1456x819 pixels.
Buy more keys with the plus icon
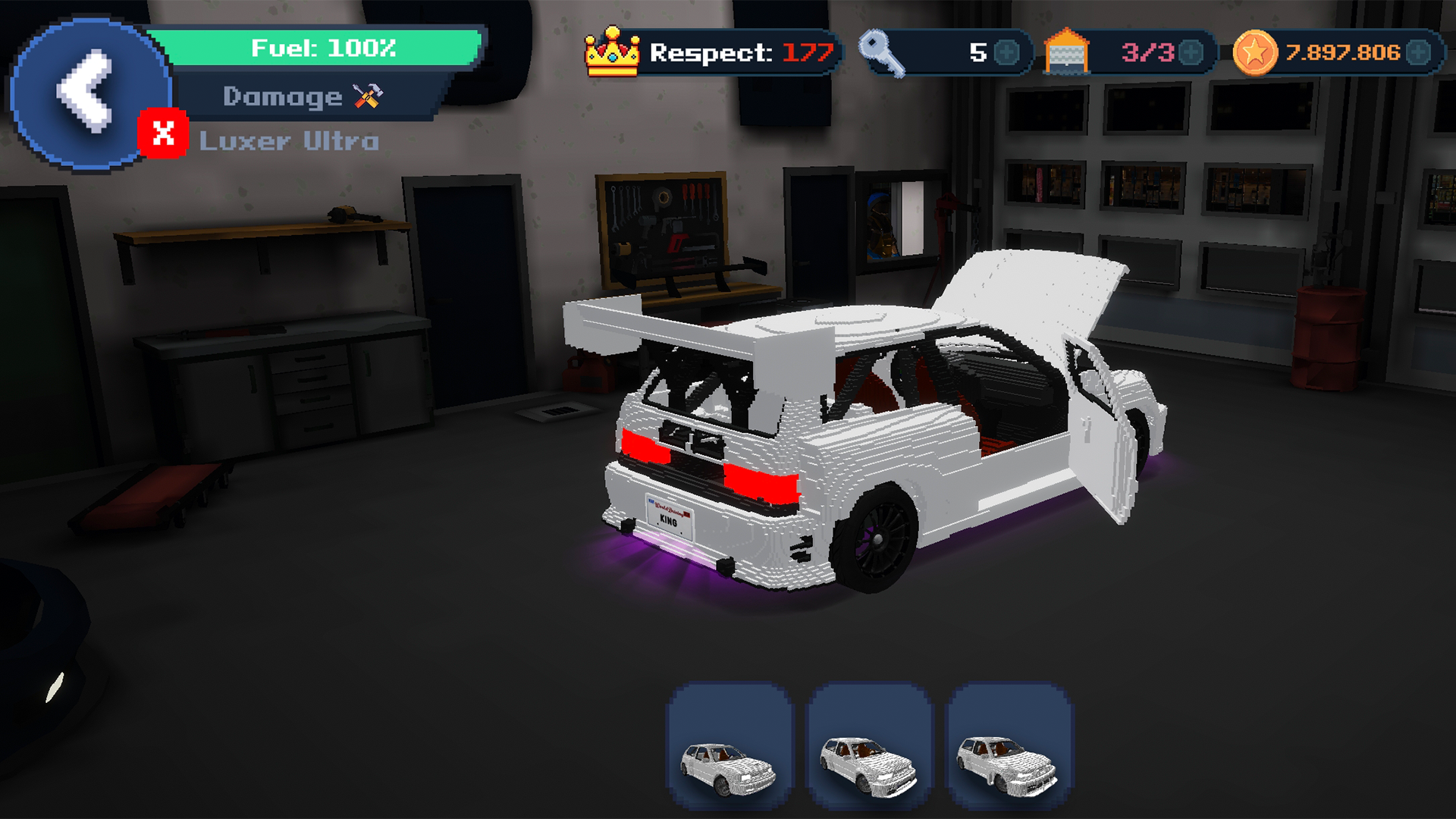click(1006, 50)
